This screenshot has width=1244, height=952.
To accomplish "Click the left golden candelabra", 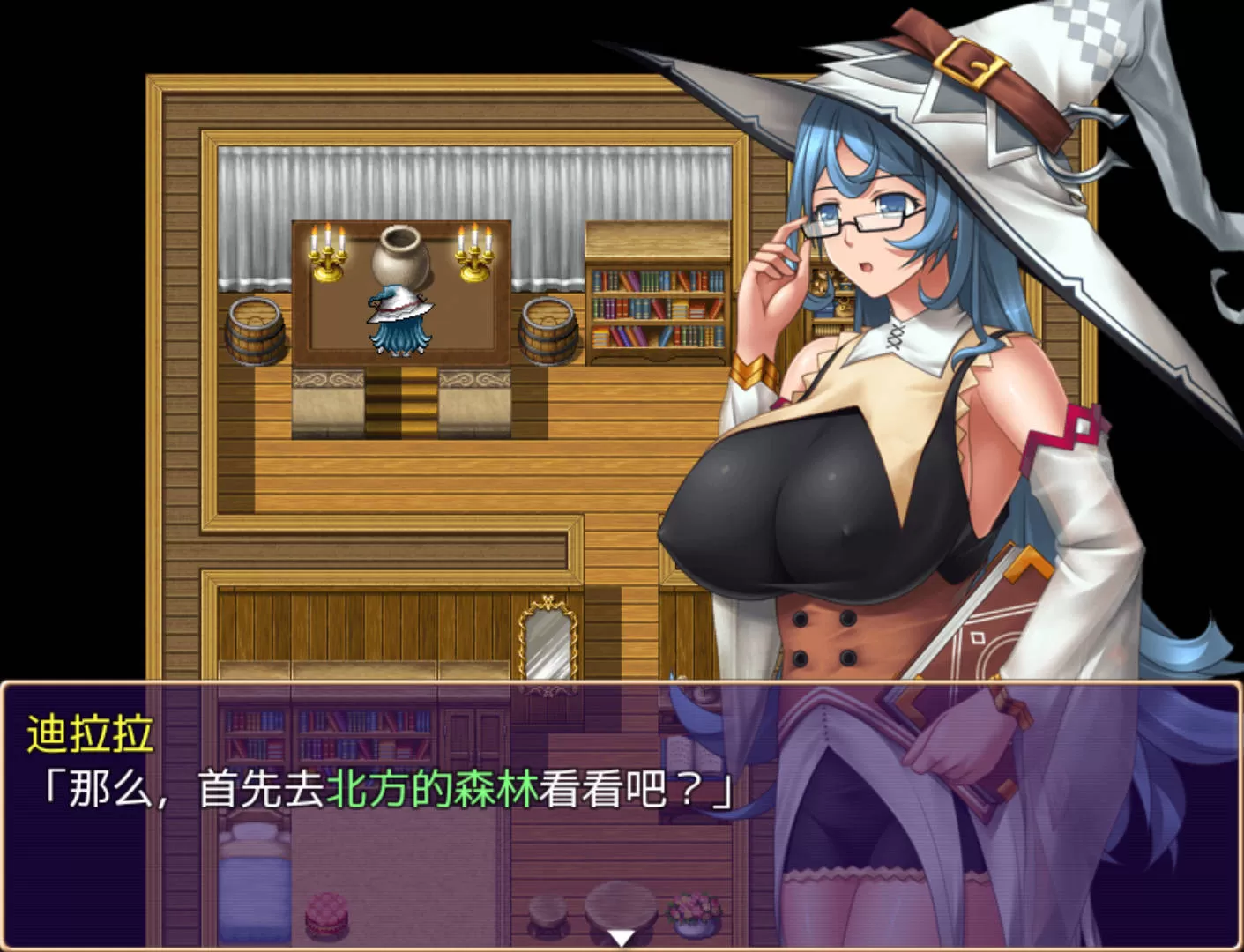I will pyautogui.click(x=326, y=256).
